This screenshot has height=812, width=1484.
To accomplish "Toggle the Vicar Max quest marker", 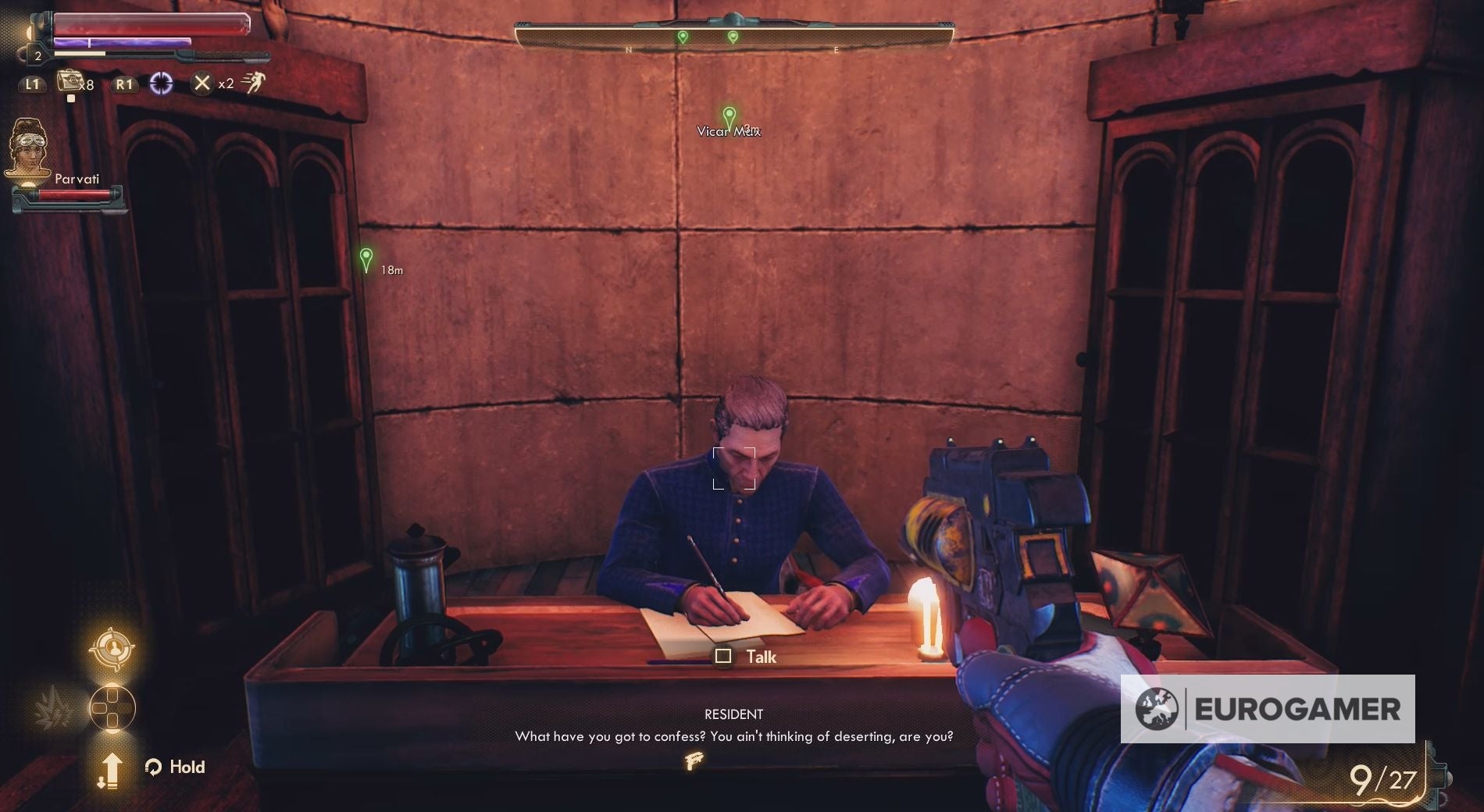I will coord(728,116).
